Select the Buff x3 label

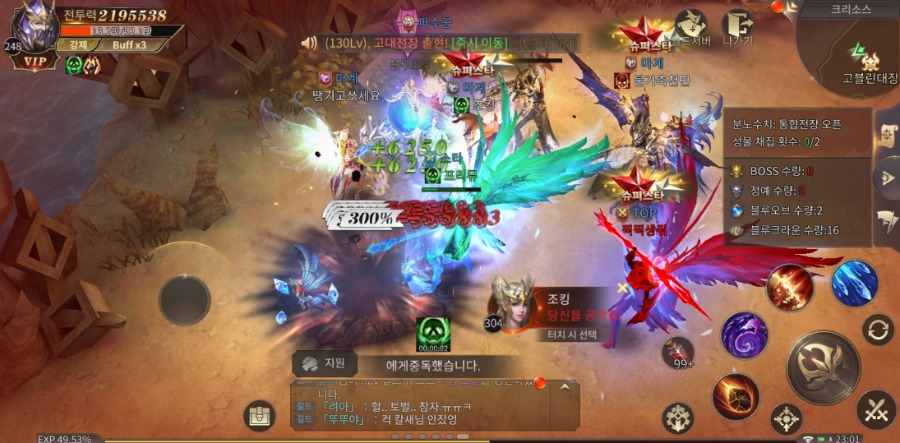(130, 45)
